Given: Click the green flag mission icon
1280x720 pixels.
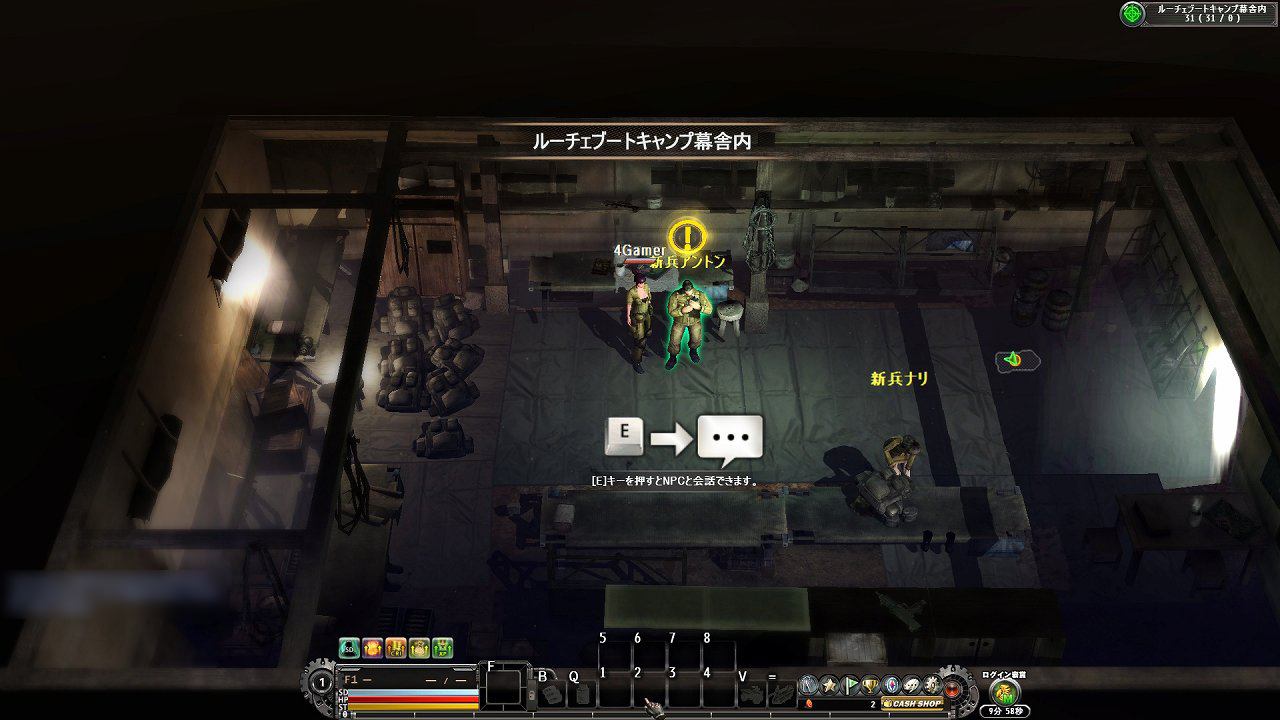Looking at the screenshot, I should tap(851, 685).
